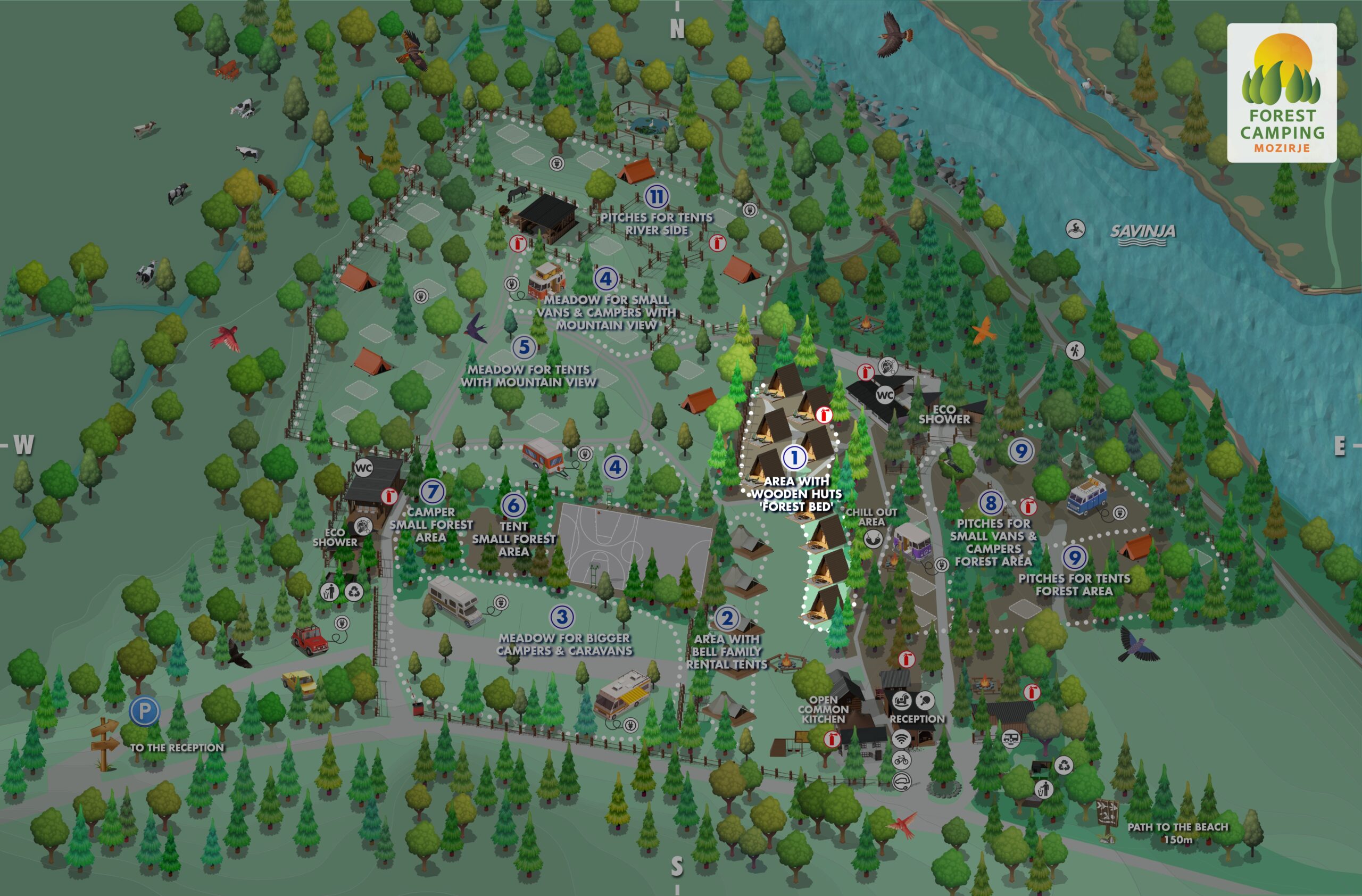Choose marker 2 for bell family rental tents
The height and width of the screenshot is (896, 1362).
click(727, 618)
